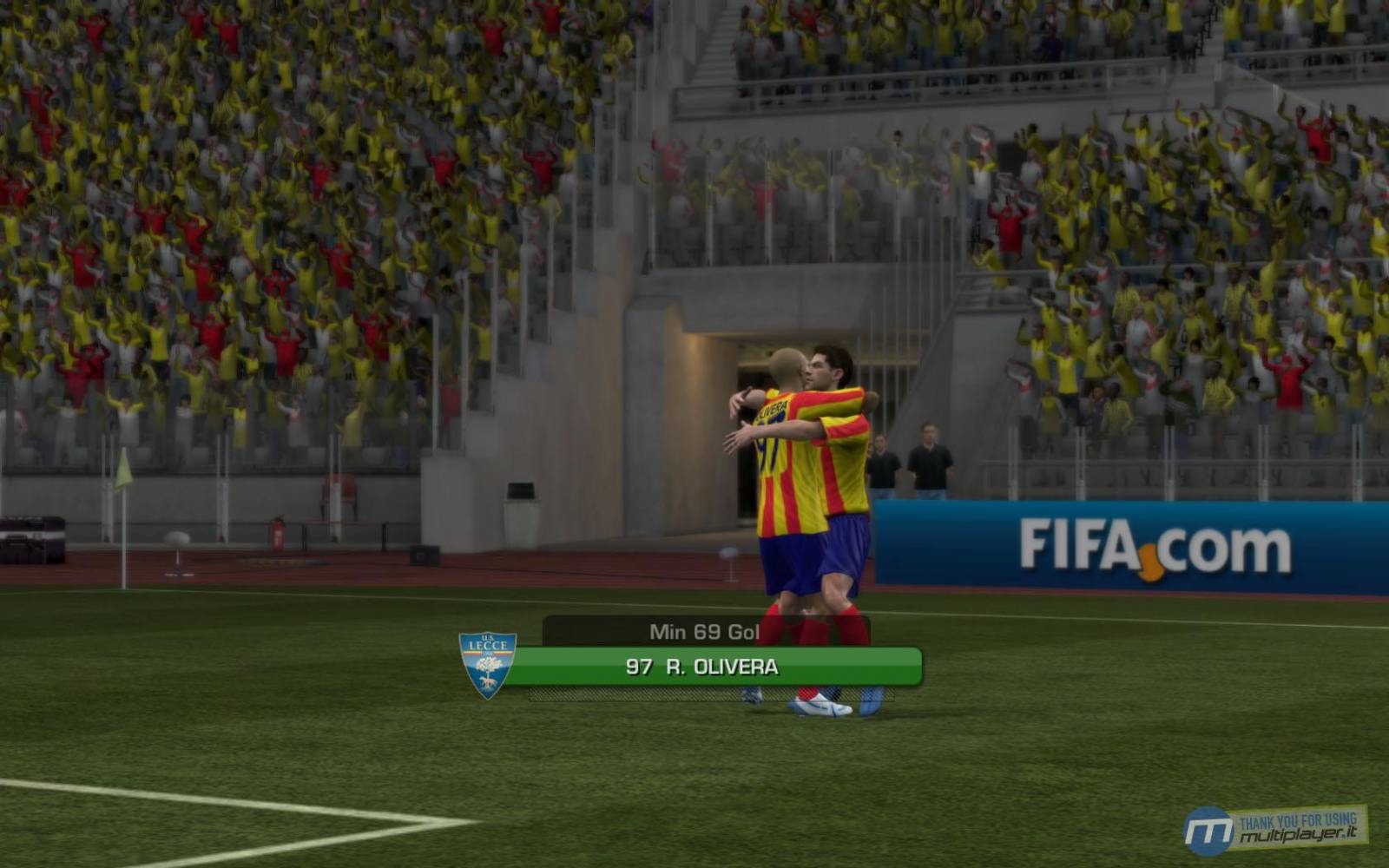This screenshot has width=1389, height=868.
Task: Select the R. Olivera goal scorer banner
Action: point(701,667)
